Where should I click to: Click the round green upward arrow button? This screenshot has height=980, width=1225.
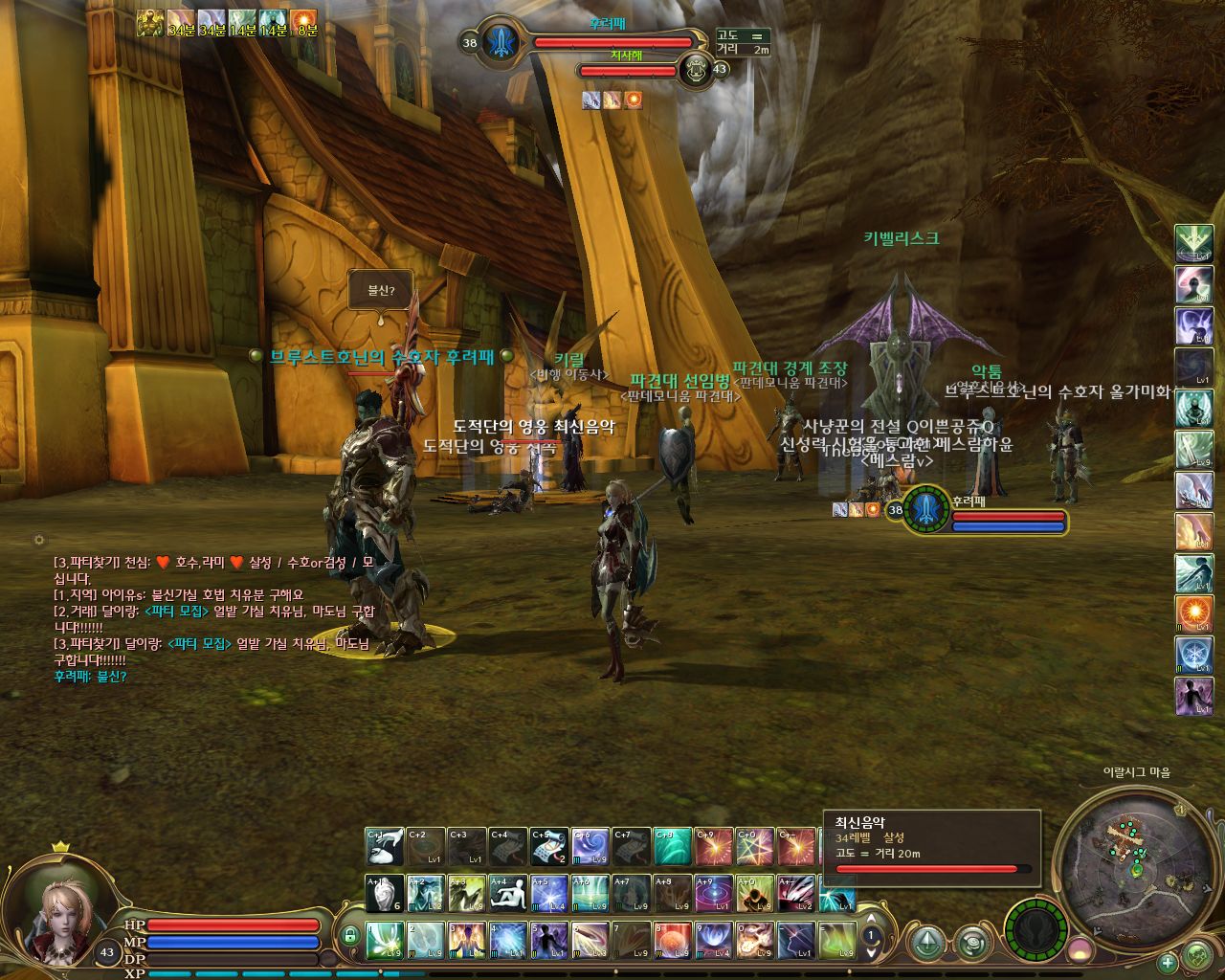tap(927, 944)
